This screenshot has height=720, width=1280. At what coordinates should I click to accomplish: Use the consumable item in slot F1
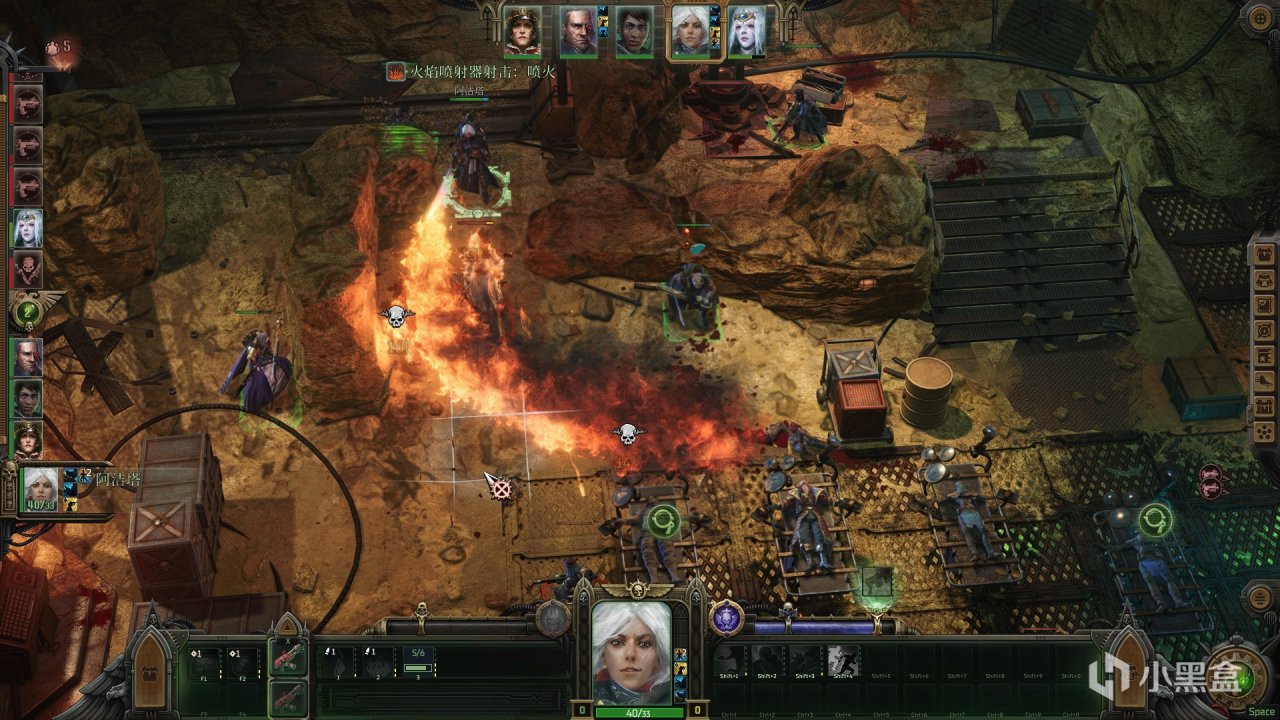pos(206,662)
